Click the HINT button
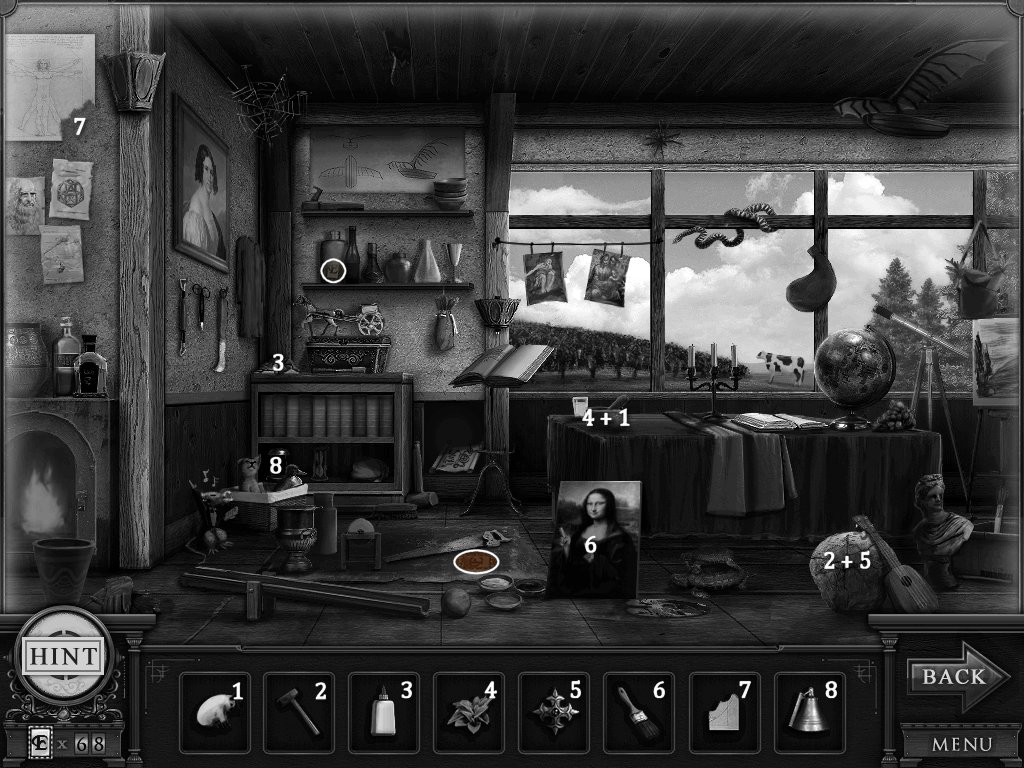This screenshot has width=1024, height=768. pos(62,657)
